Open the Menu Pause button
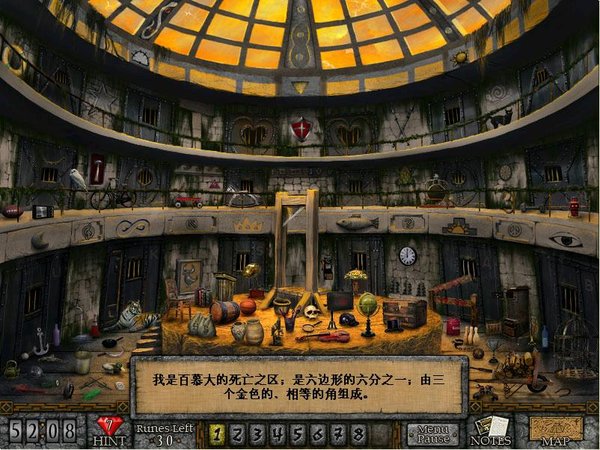Image resolution: width=600 pixels, height=450 pixels. coord(431,434)
